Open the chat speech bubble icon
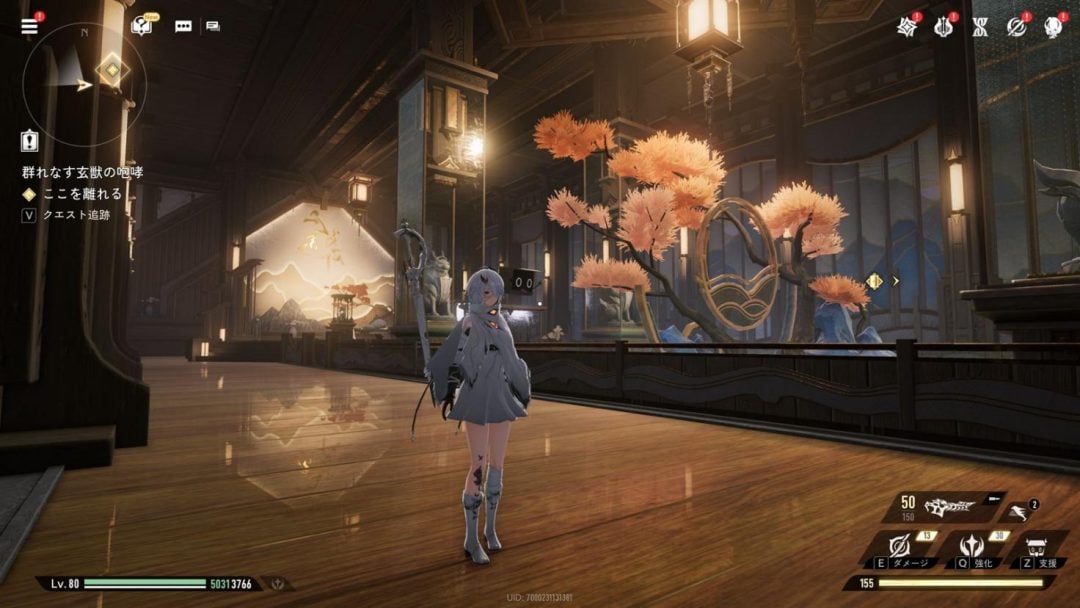The height and width of the screenshot is (608, 1080). pos(183,27)
